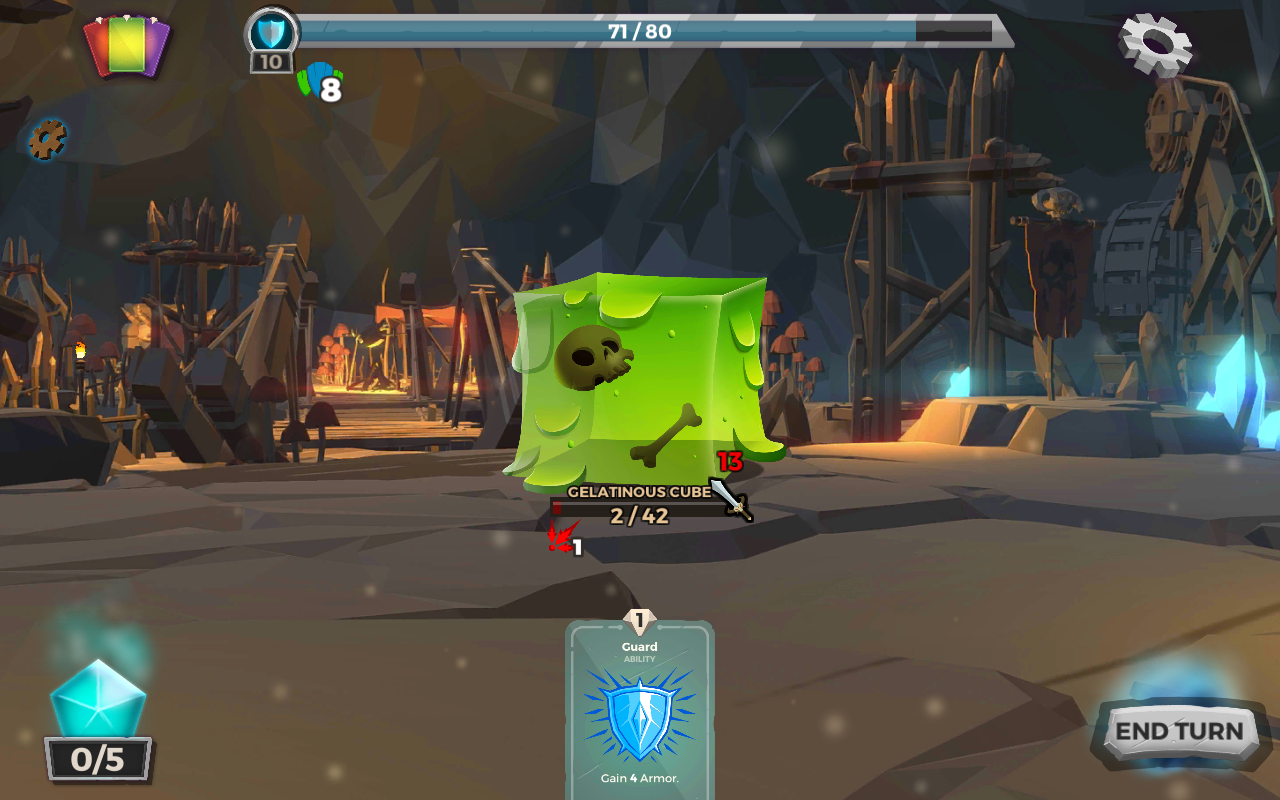Viewport: 1280px width, 800px height.
Task: Click the End Turn button
Action: point(1179,731)
